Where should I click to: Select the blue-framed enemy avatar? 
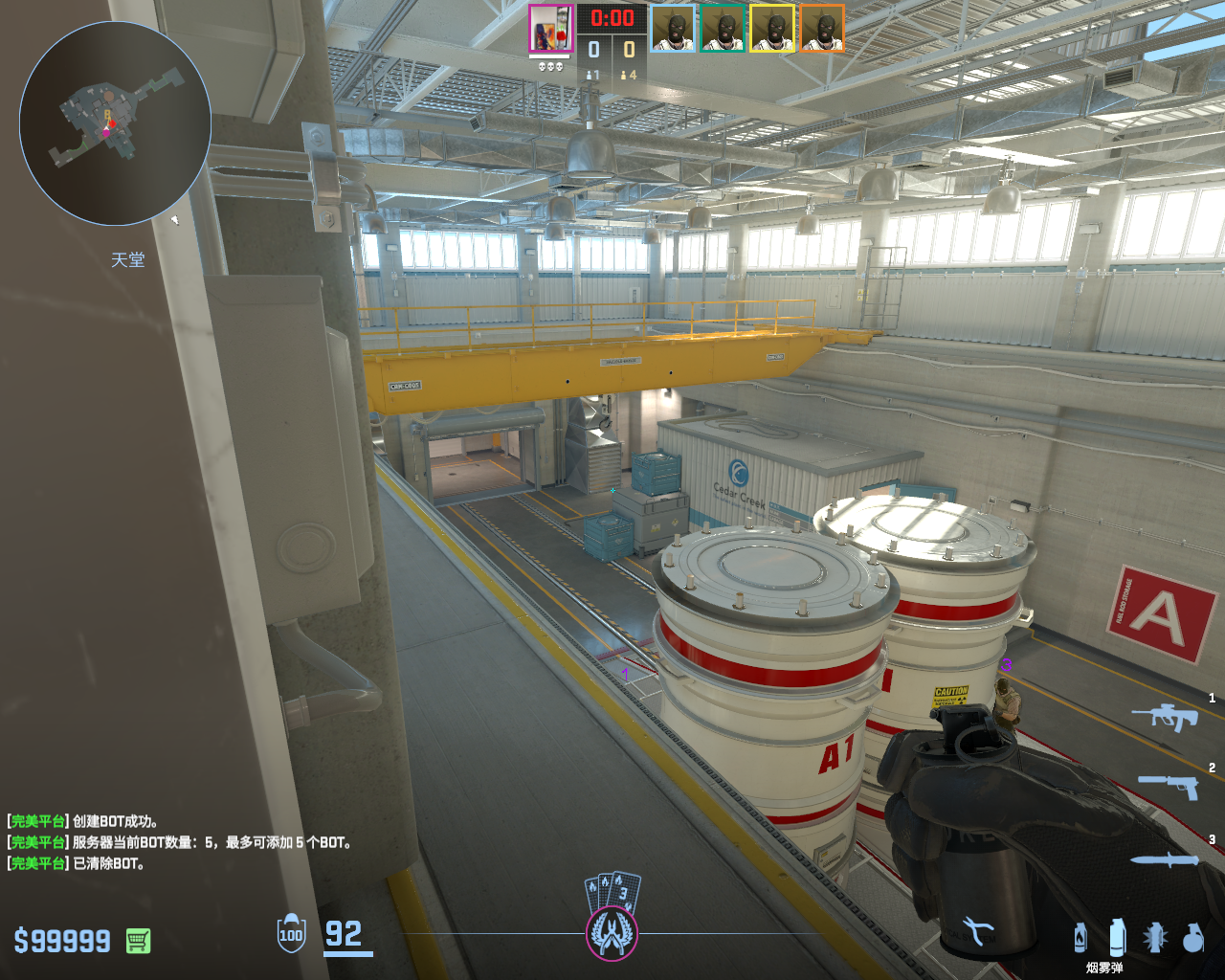[x=674, y=29]
